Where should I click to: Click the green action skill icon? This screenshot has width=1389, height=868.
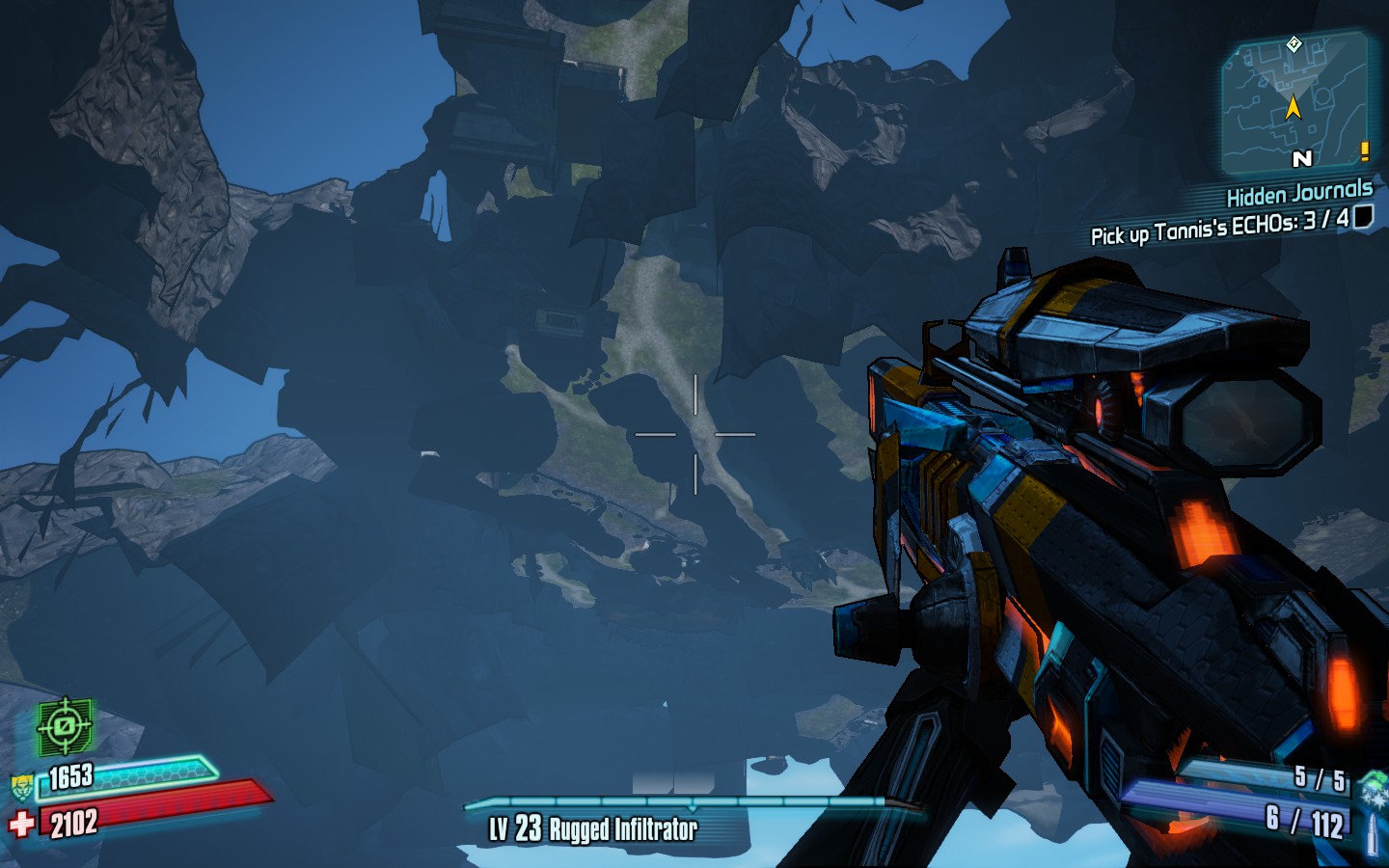point(65,725)
